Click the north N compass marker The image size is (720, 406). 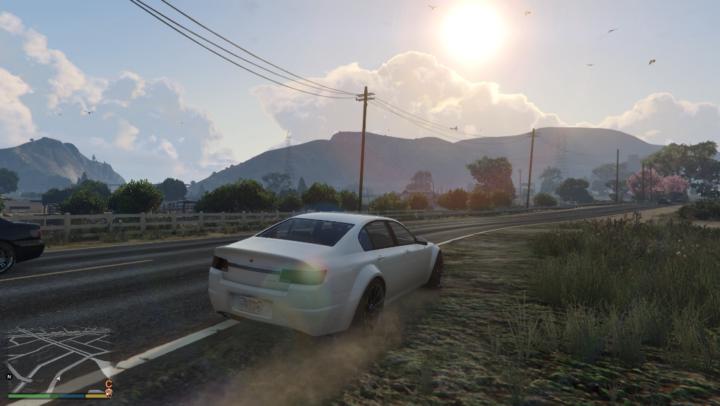pos(10,377)
